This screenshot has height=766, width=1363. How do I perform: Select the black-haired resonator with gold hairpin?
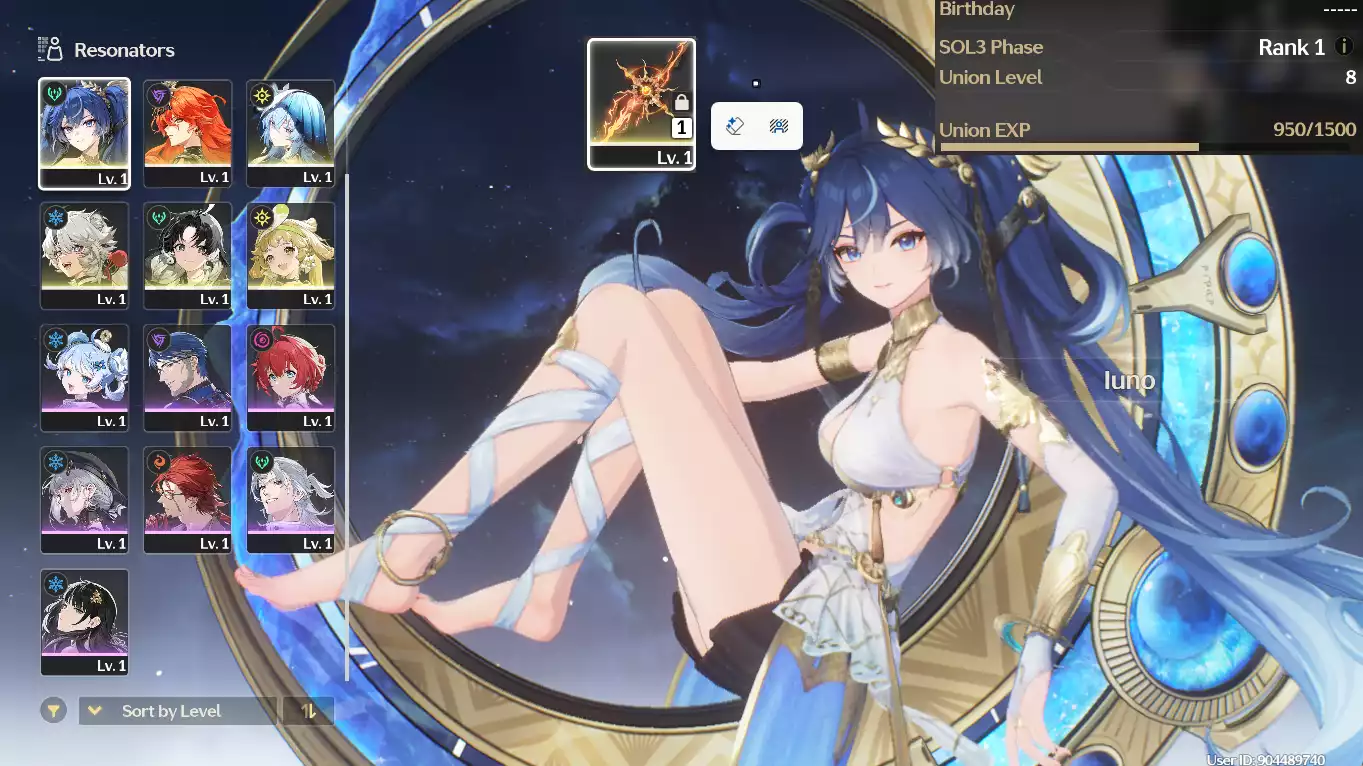pyautogui.click(x=85, y=621)
